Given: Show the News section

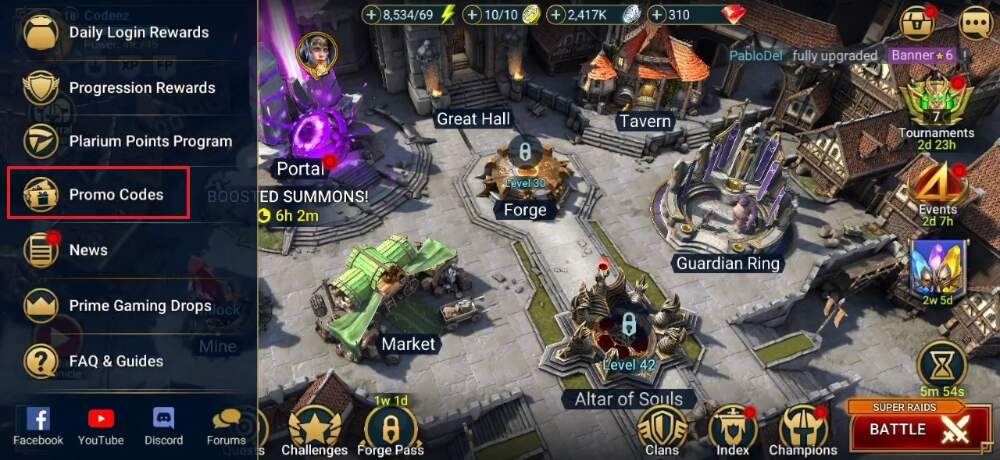Looking at the screenshot, I should point(88,250).
